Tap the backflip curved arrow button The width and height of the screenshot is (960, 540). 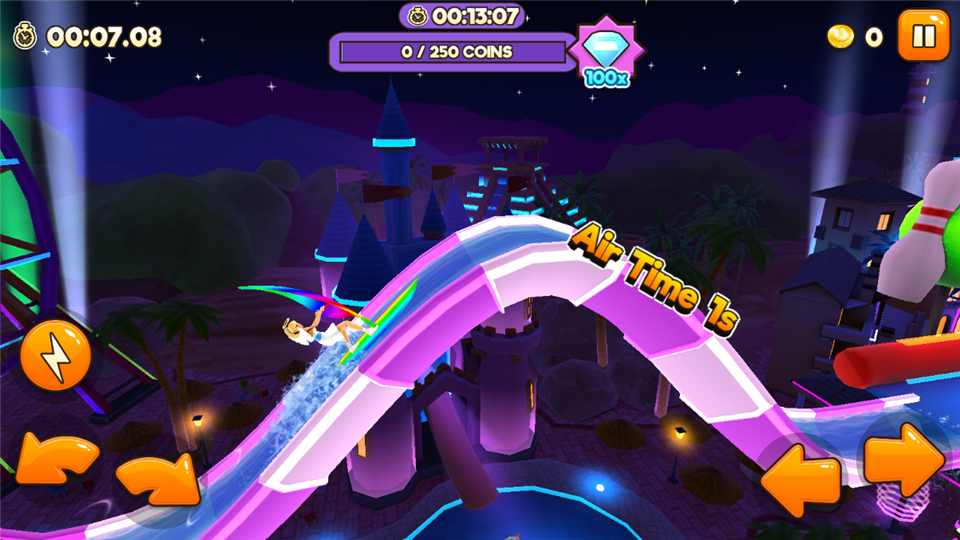(55, 462)
